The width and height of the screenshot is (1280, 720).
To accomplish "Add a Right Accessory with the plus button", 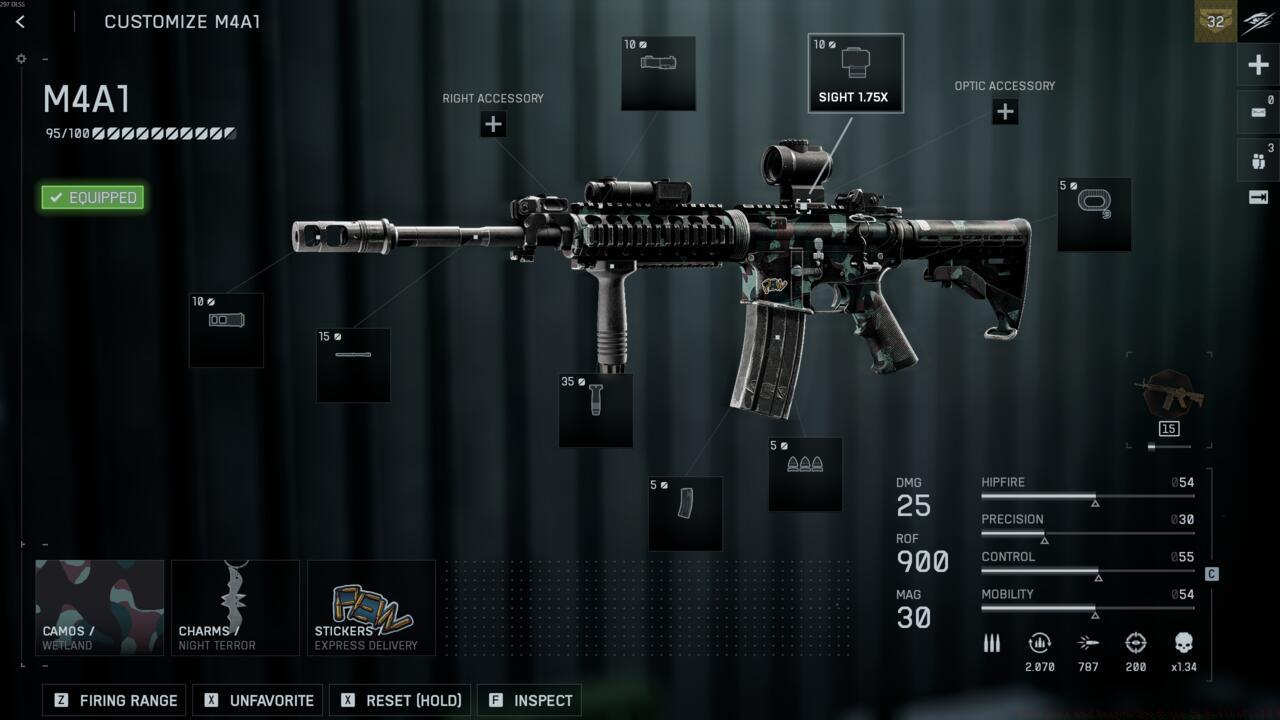I will (x=492, y=124).
